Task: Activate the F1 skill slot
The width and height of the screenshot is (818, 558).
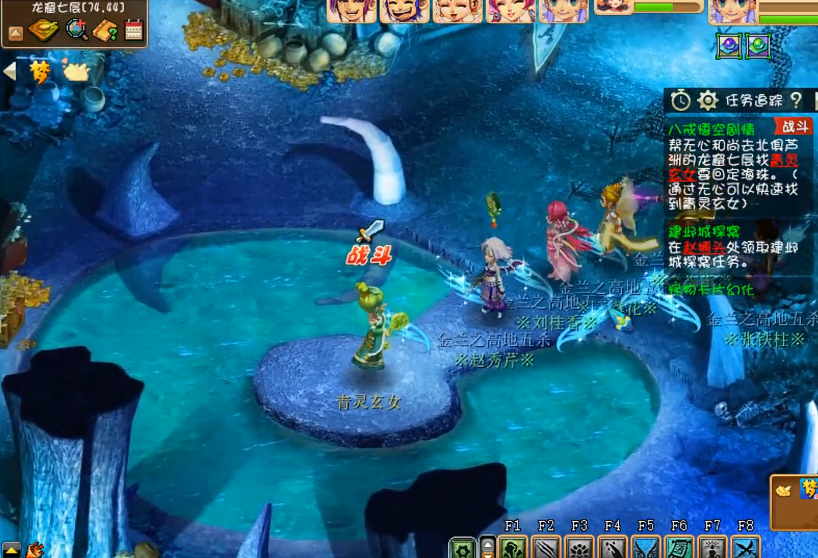Action: [513, 546]
